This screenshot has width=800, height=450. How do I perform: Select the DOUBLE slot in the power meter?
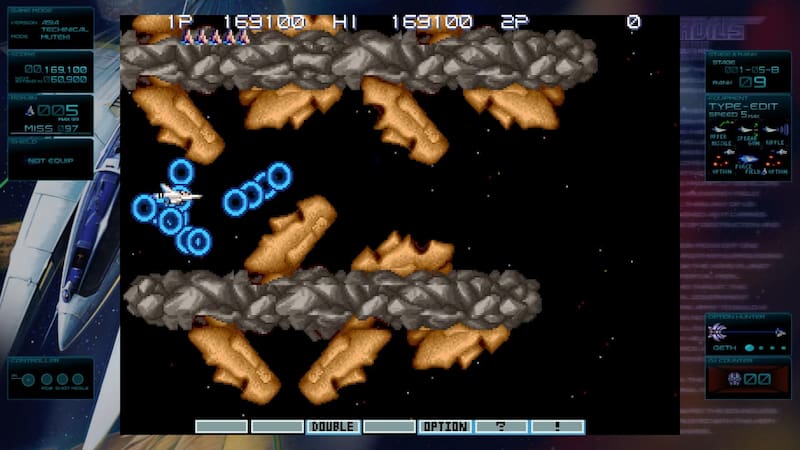(333, 427)
